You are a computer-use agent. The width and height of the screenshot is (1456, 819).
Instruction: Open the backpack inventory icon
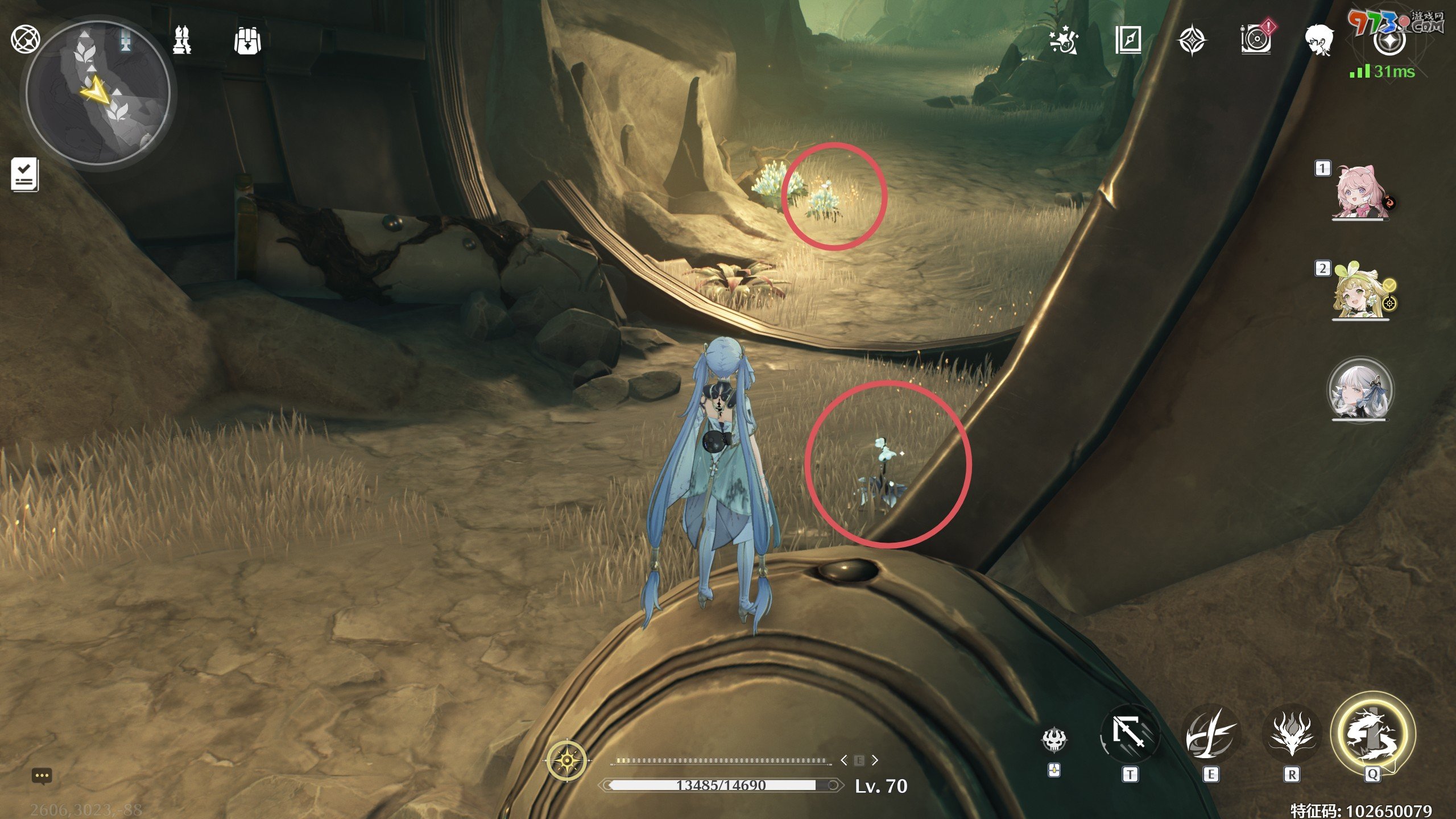coord(247,41)
